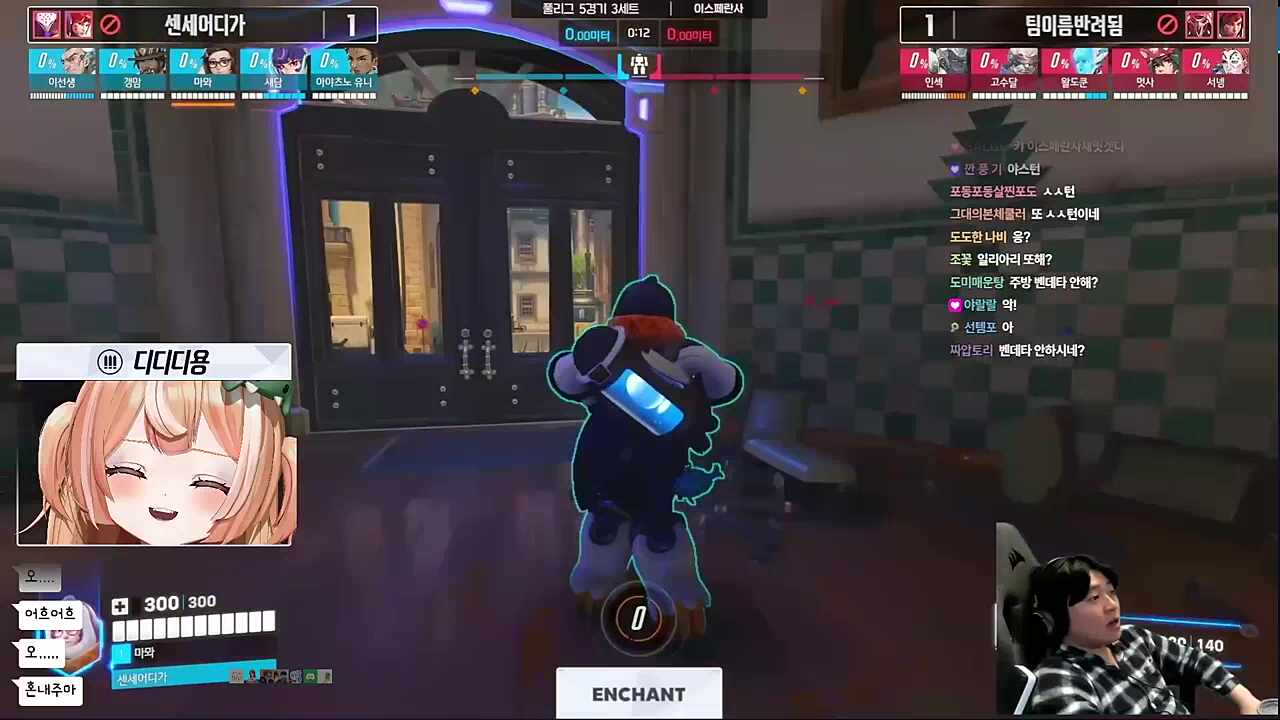This screenshot has width=1280, height=720.
Task: Select the objective marker icon above the timer
Action: pyautogui.click(x=637, y=66)
